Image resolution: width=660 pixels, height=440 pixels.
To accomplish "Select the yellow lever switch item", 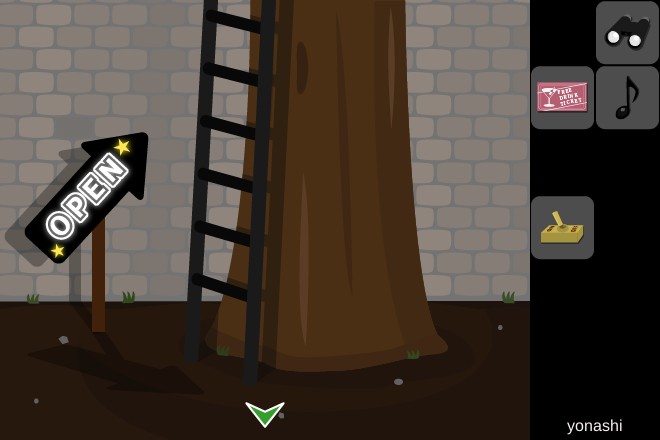I will pyautogui.click(x=562, y=228).
